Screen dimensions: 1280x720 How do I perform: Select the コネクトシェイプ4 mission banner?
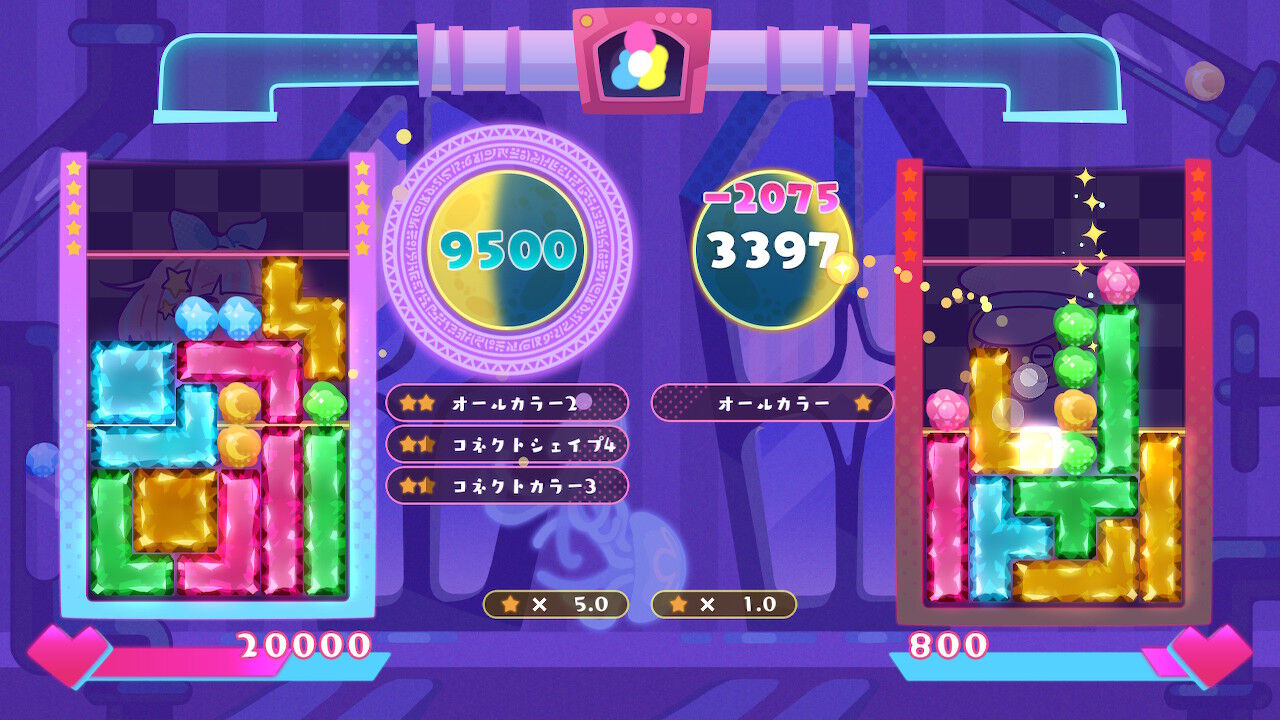click(510, 446)
